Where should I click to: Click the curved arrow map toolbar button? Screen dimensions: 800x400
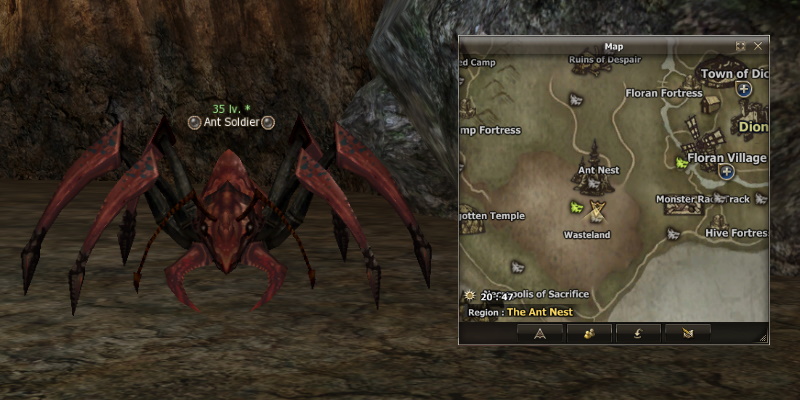[x=637, y=333]
